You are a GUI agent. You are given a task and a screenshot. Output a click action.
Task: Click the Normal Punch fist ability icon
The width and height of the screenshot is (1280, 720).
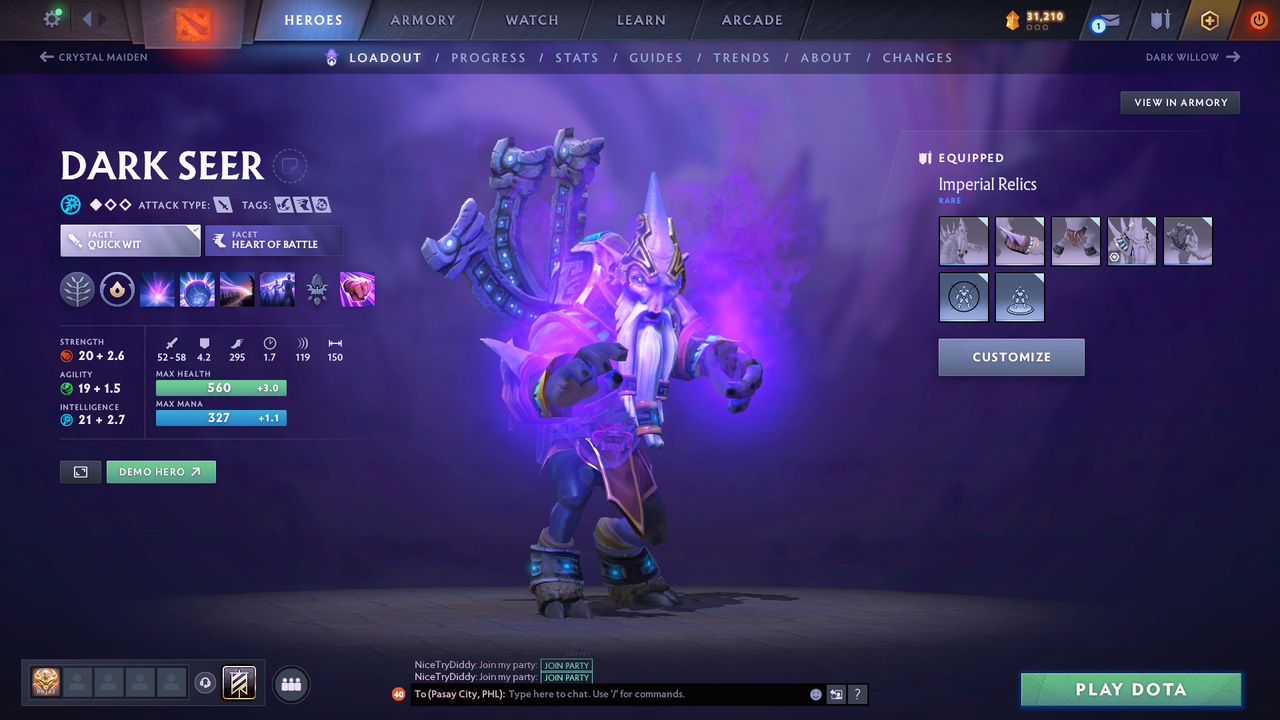tap(357, 289)
